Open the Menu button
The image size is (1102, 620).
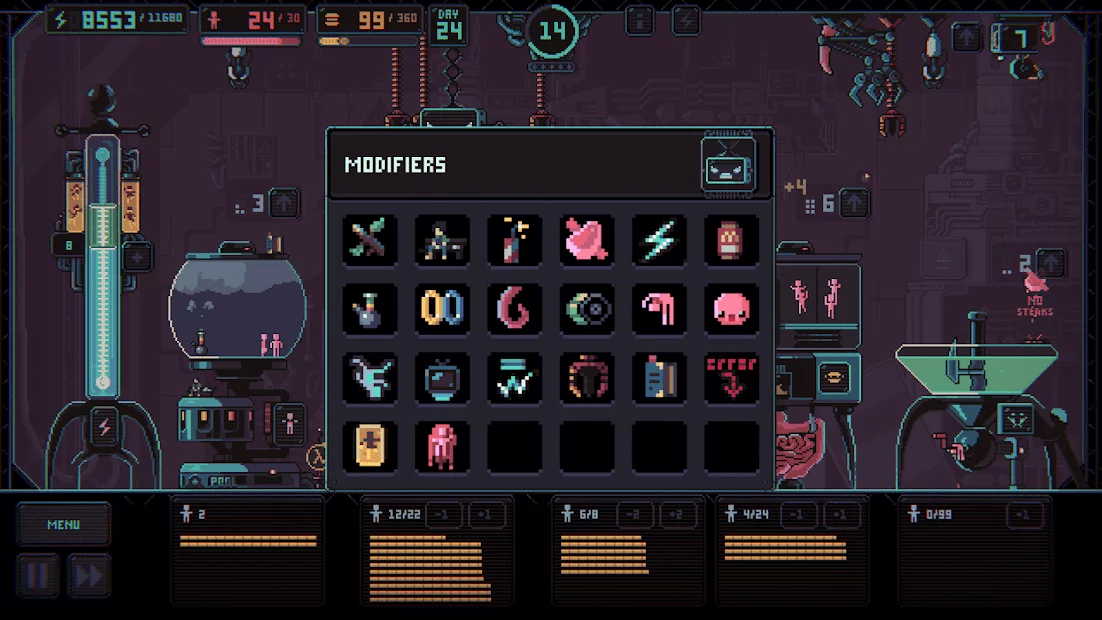[63, 524]
